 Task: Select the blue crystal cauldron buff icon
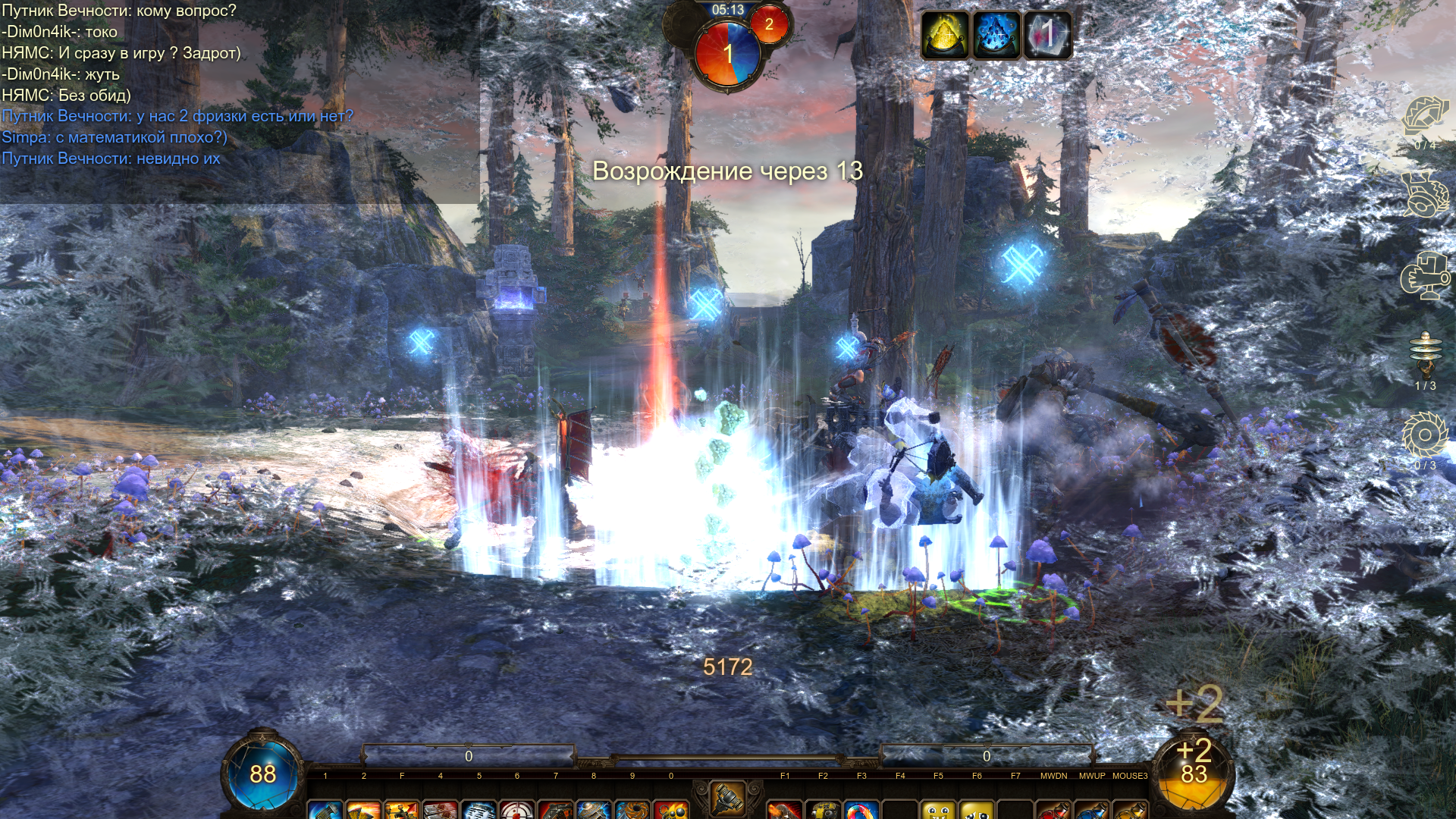[996, 35]
